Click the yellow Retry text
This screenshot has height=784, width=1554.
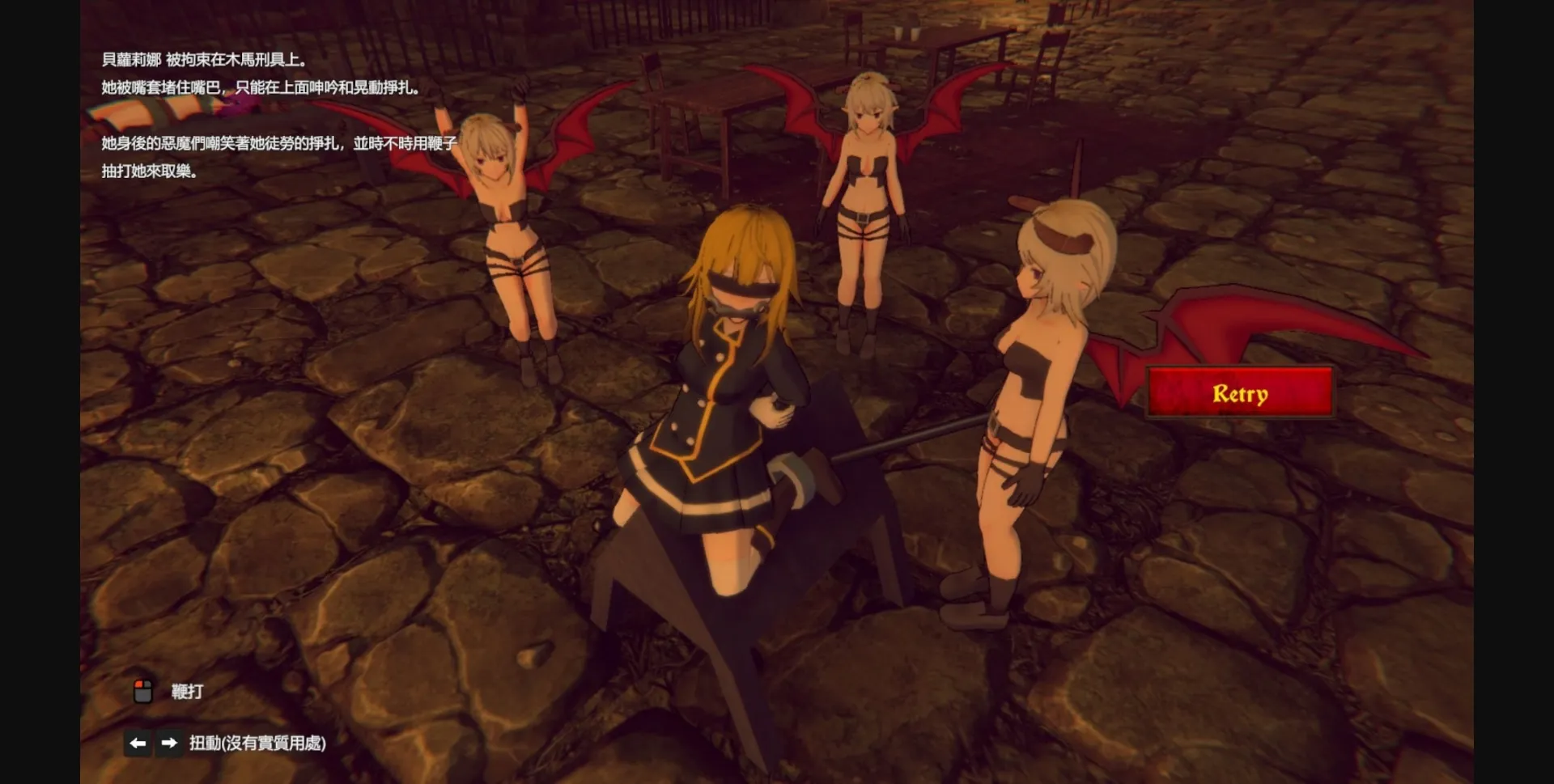tap(1239, 394)
